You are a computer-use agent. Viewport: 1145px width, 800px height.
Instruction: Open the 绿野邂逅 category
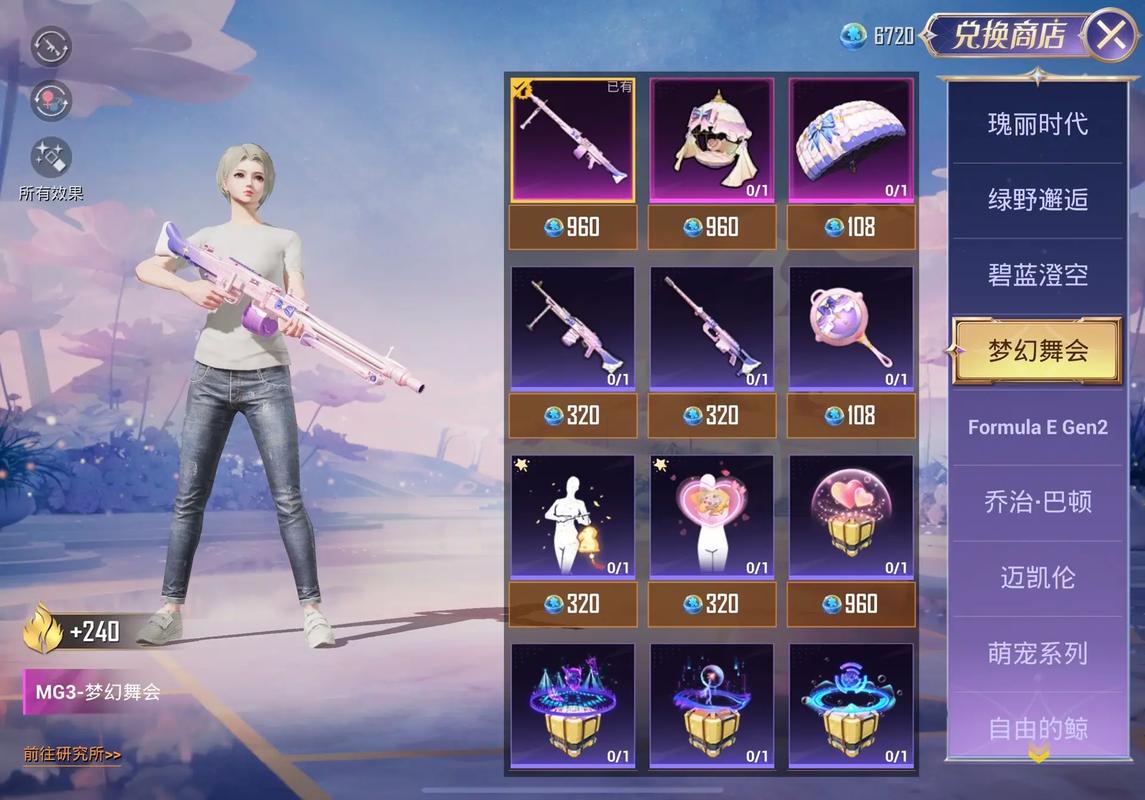(x=1037, y=199)
